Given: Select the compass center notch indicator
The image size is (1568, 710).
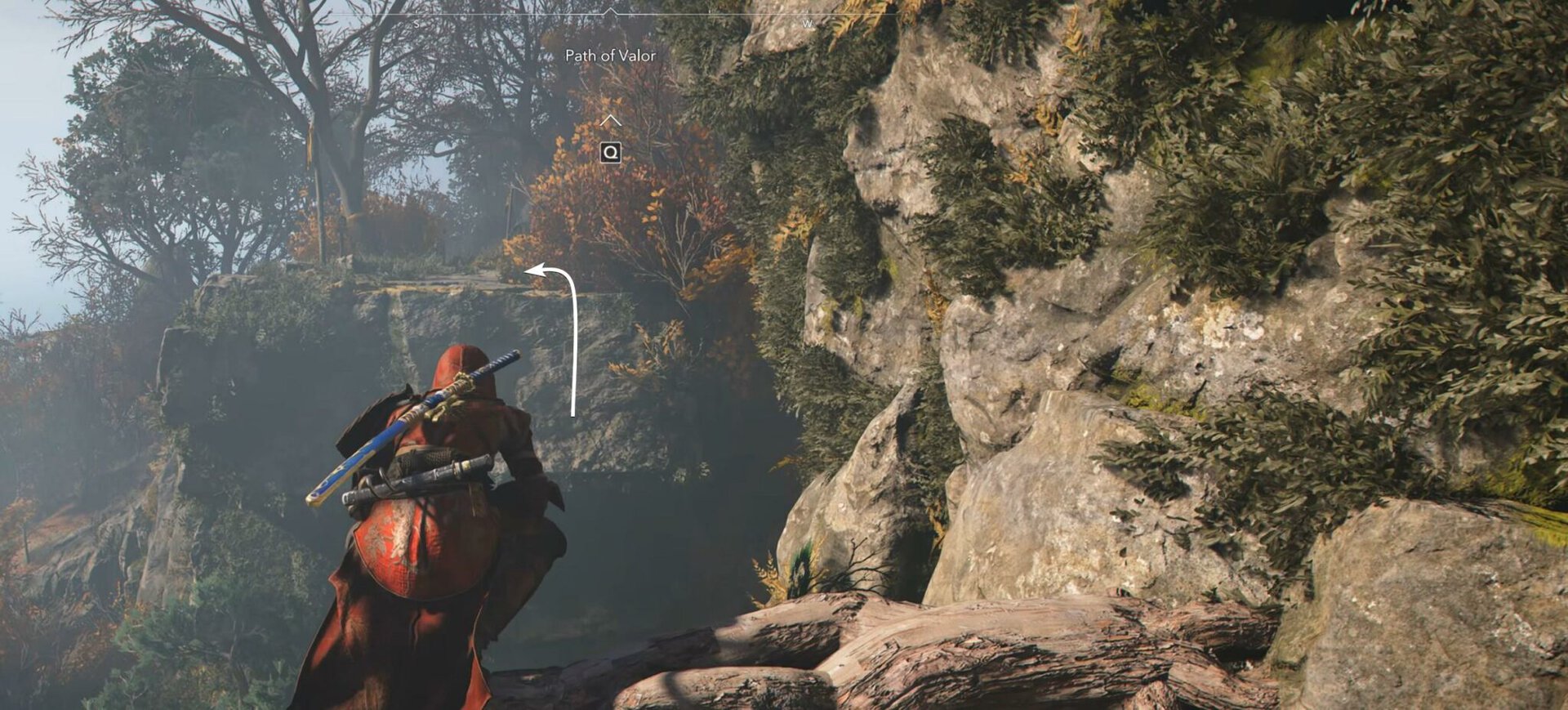Looking at the screenshot, I should coord(609,10).
